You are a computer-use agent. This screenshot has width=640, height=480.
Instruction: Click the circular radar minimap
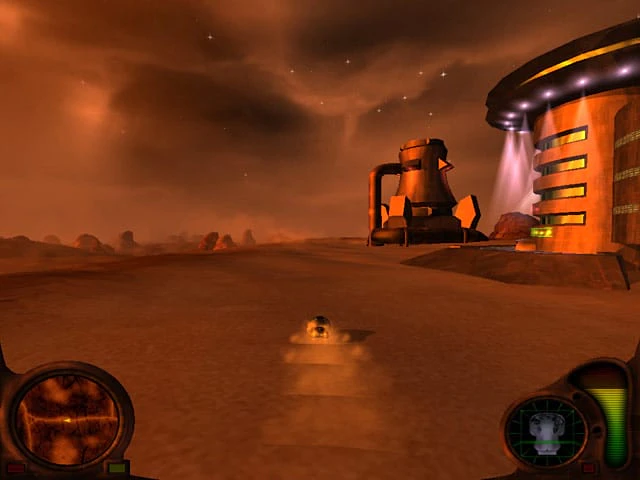66,418
